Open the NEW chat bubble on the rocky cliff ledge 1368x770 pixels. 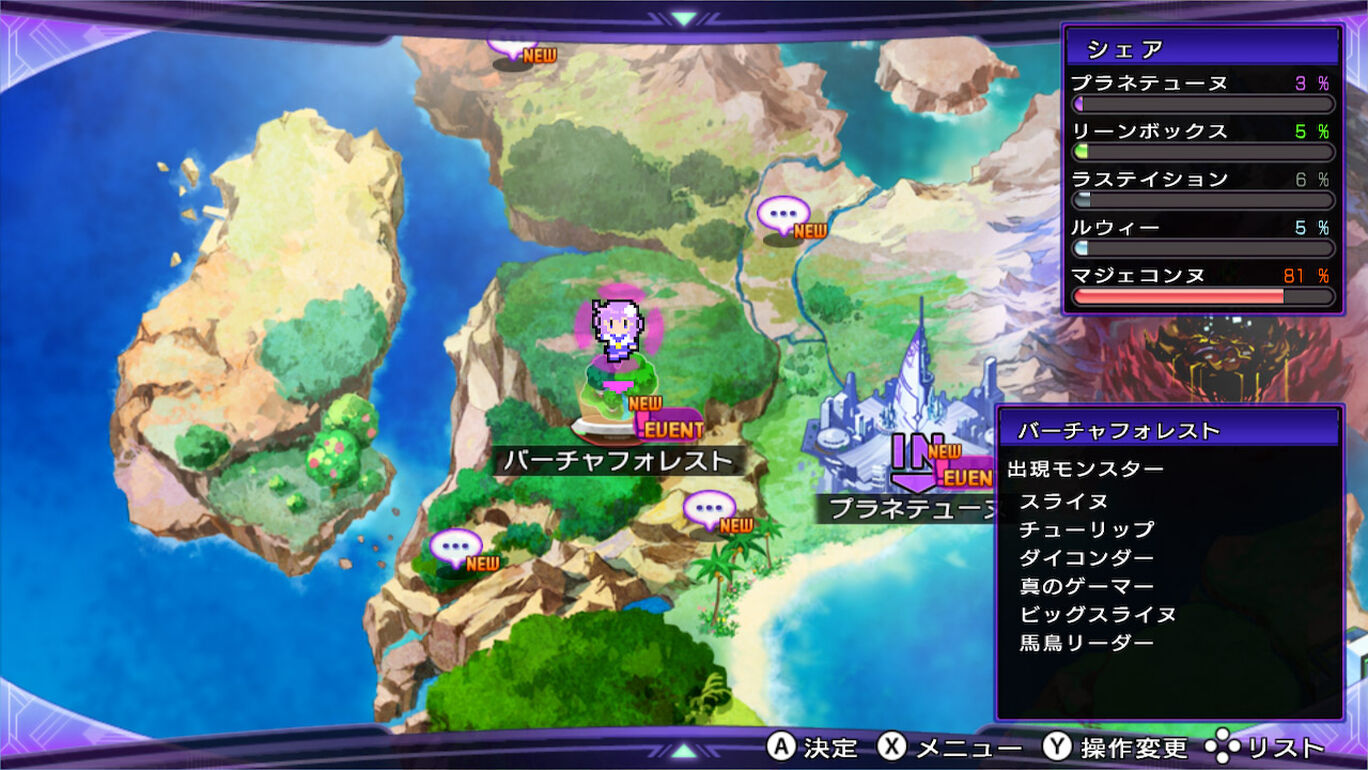click(456, 549)
